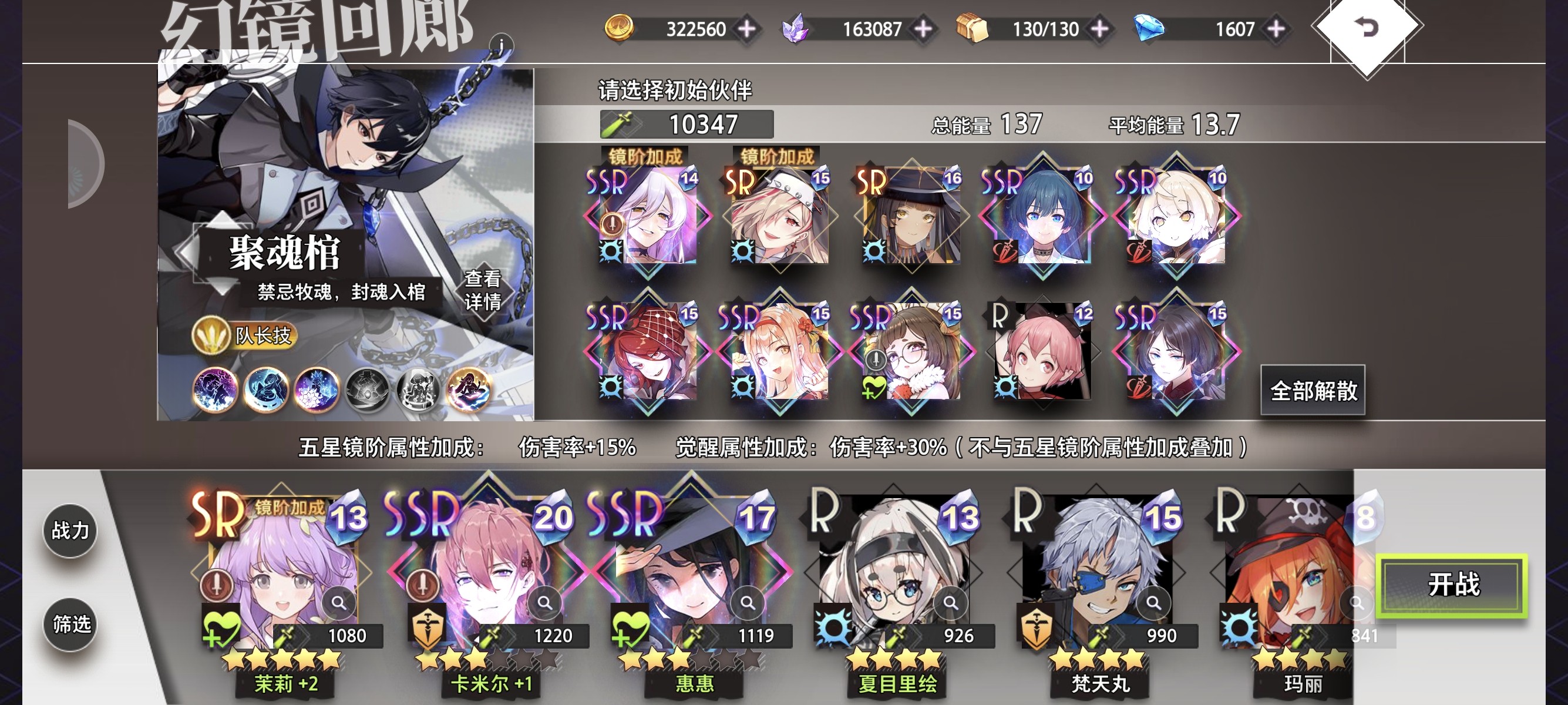View 查看详情 for 聚魂棺
Viewport: 1568px width, 705px height.
pos(483,290)
